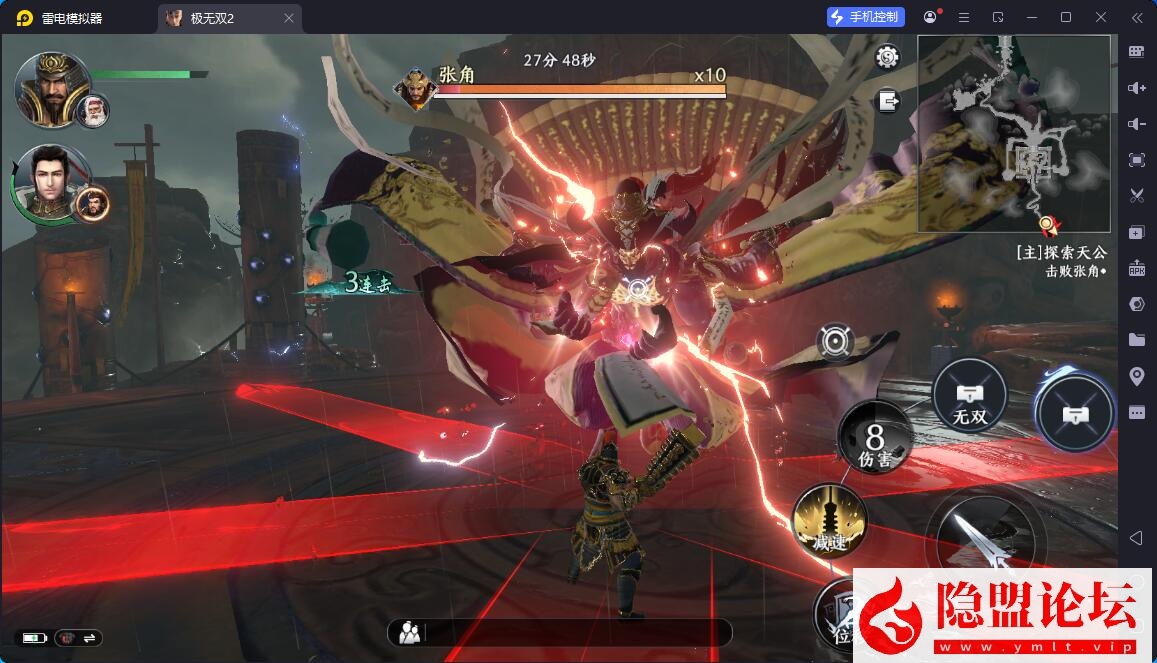This screenshot has width=1157, height=663.
Task: Open the minimap
Action: coord(1013,134)
